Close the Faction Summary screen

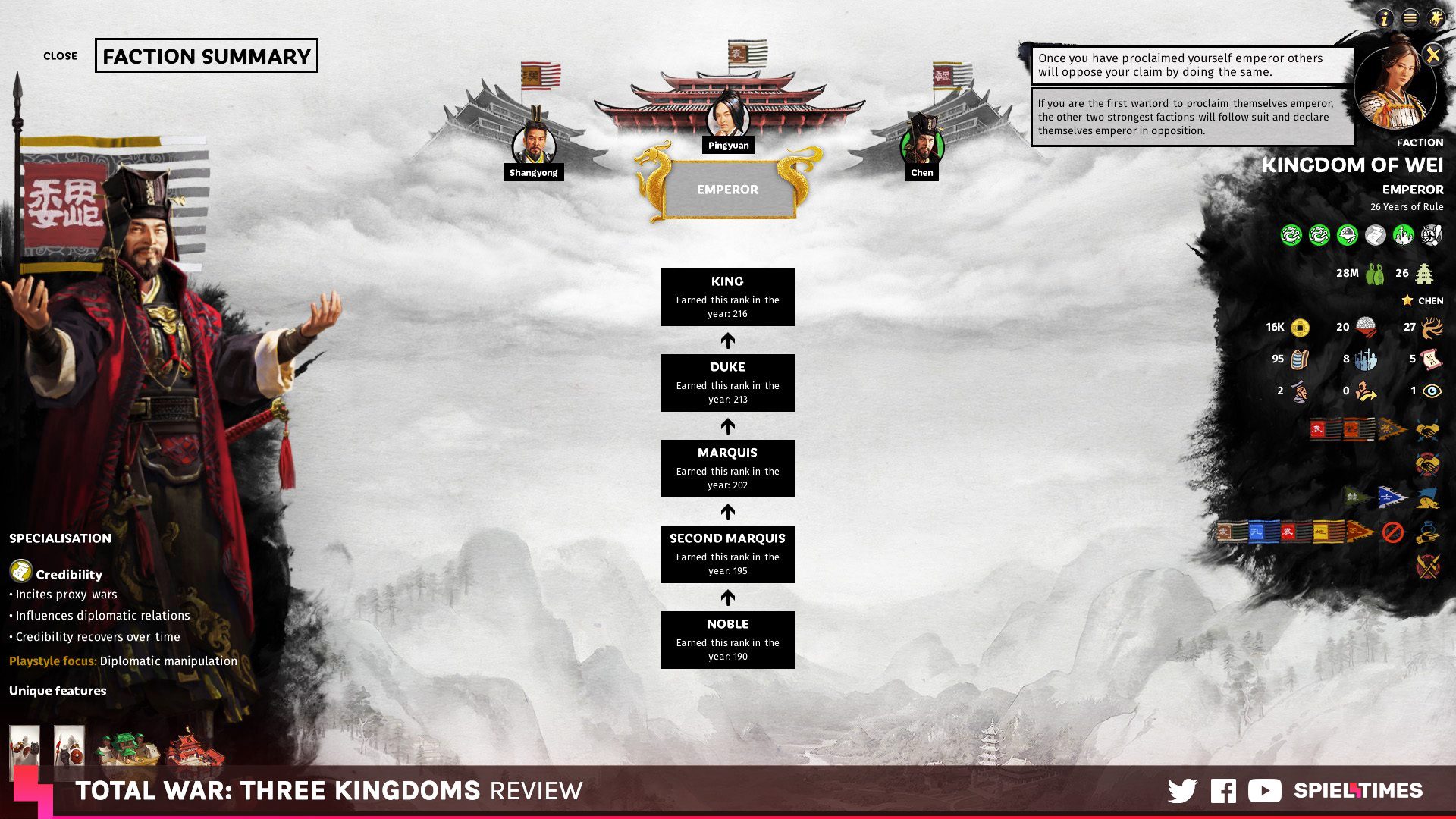coord(60,56)
